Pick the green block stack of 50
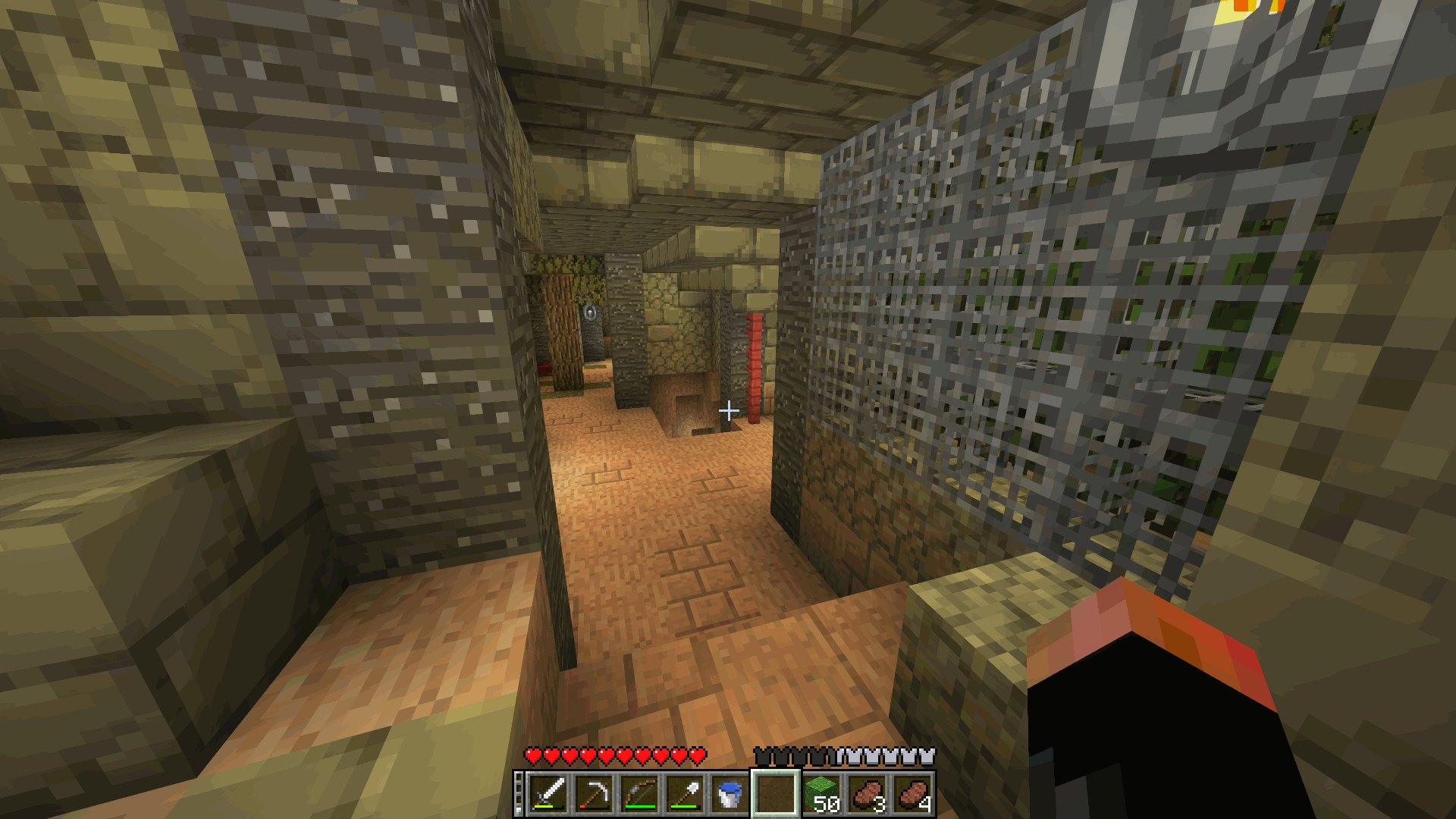 (821, 794)
